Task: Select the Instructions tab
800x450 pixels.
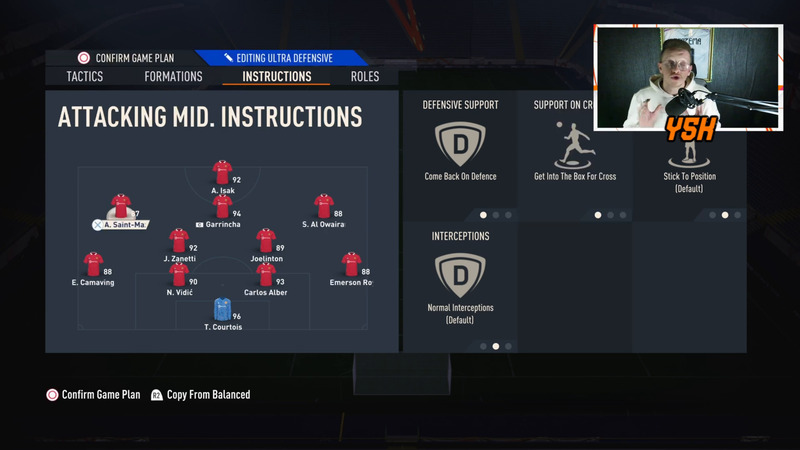Action: (x=276, y=77)
